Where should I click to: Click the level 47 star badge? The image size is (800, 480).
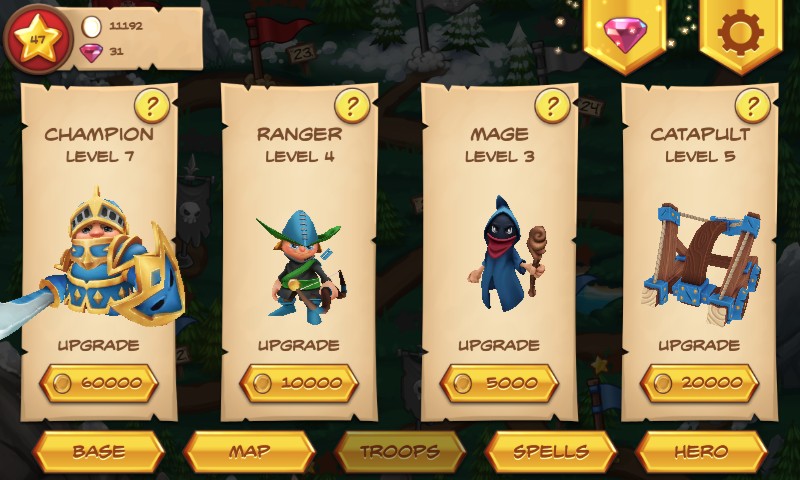(38, 40)
